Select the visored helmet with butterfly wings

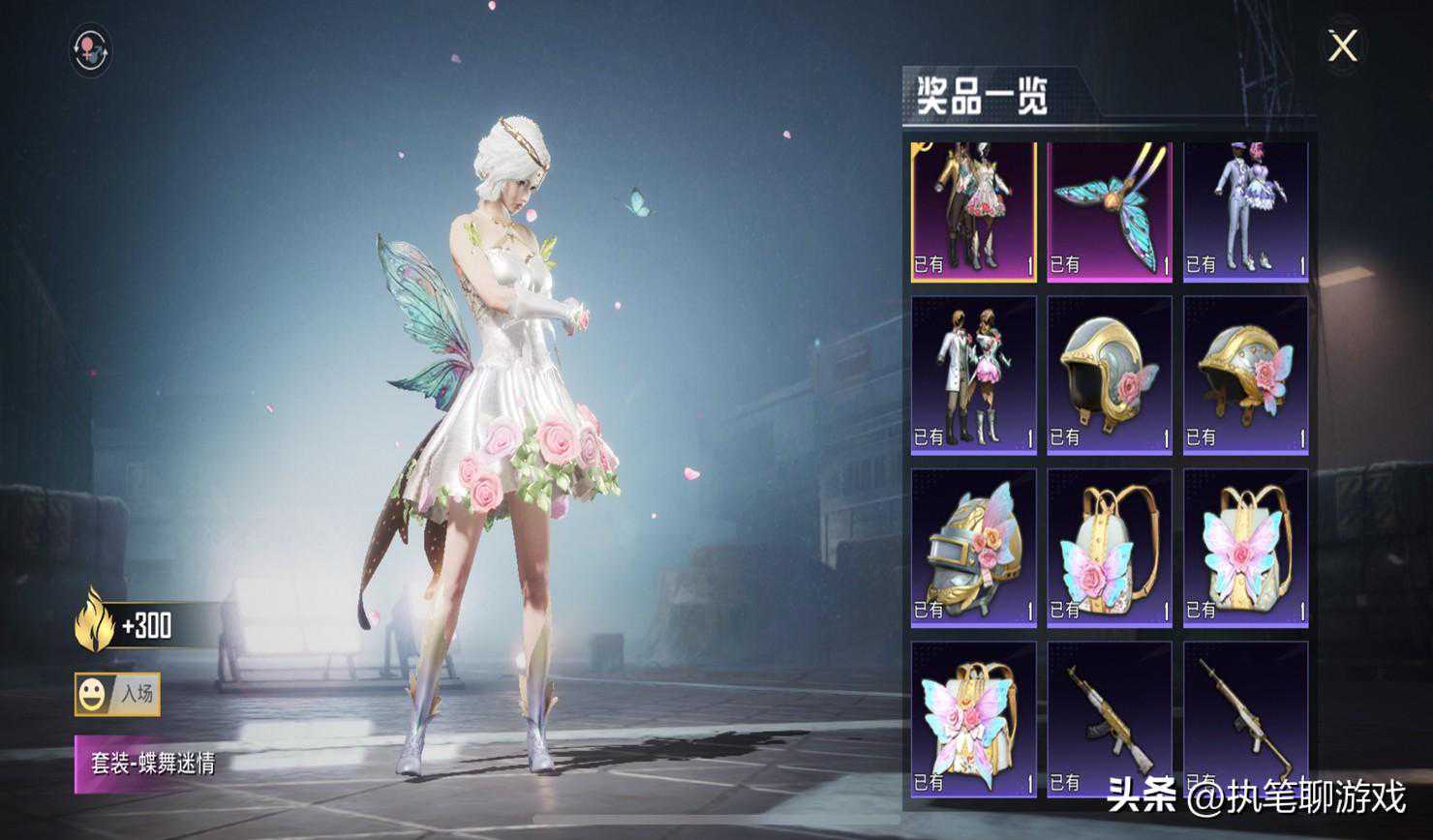pos(973,548)
